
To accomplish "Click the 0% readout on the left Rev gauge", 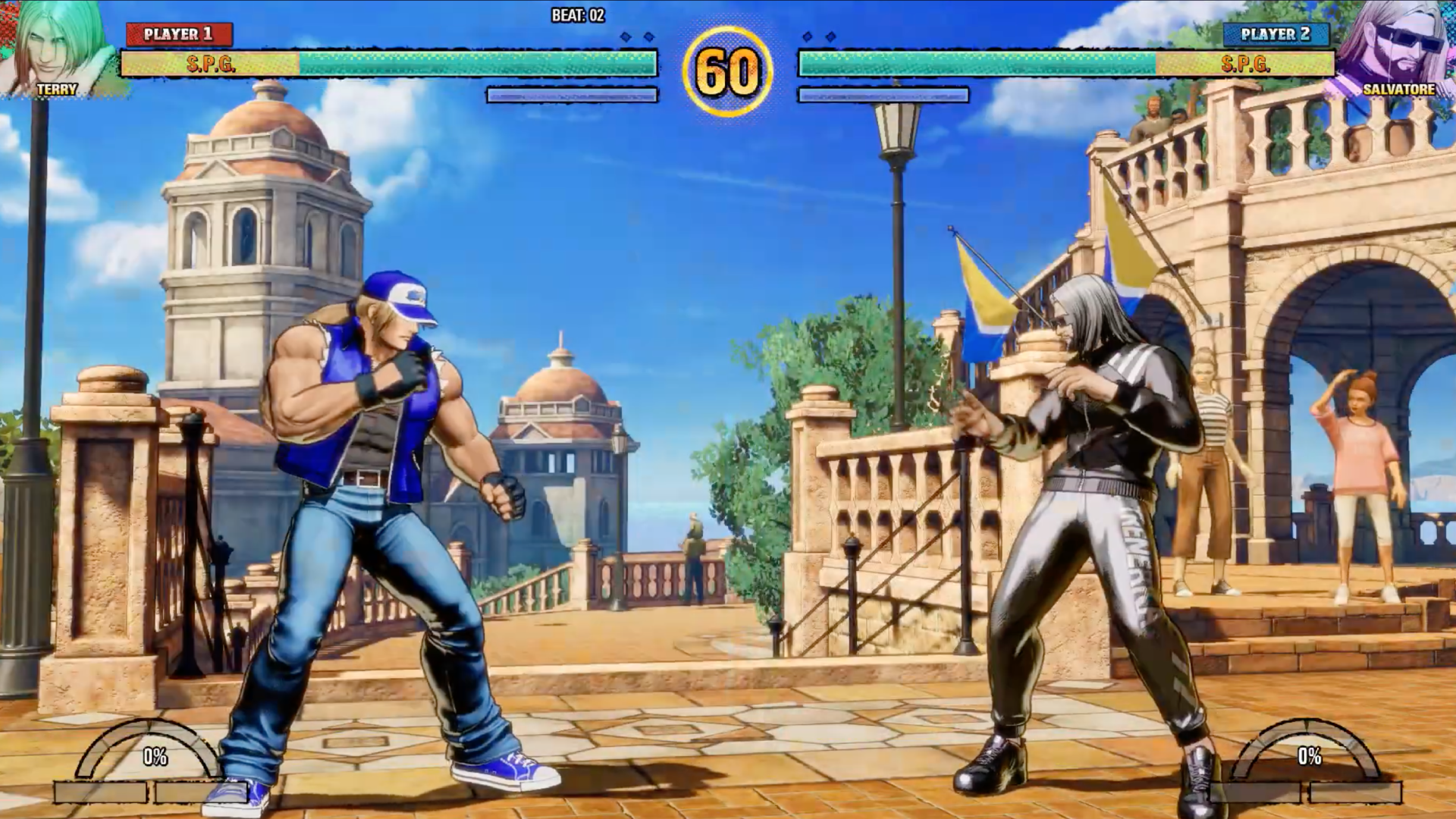I will (x=154, y=755).
